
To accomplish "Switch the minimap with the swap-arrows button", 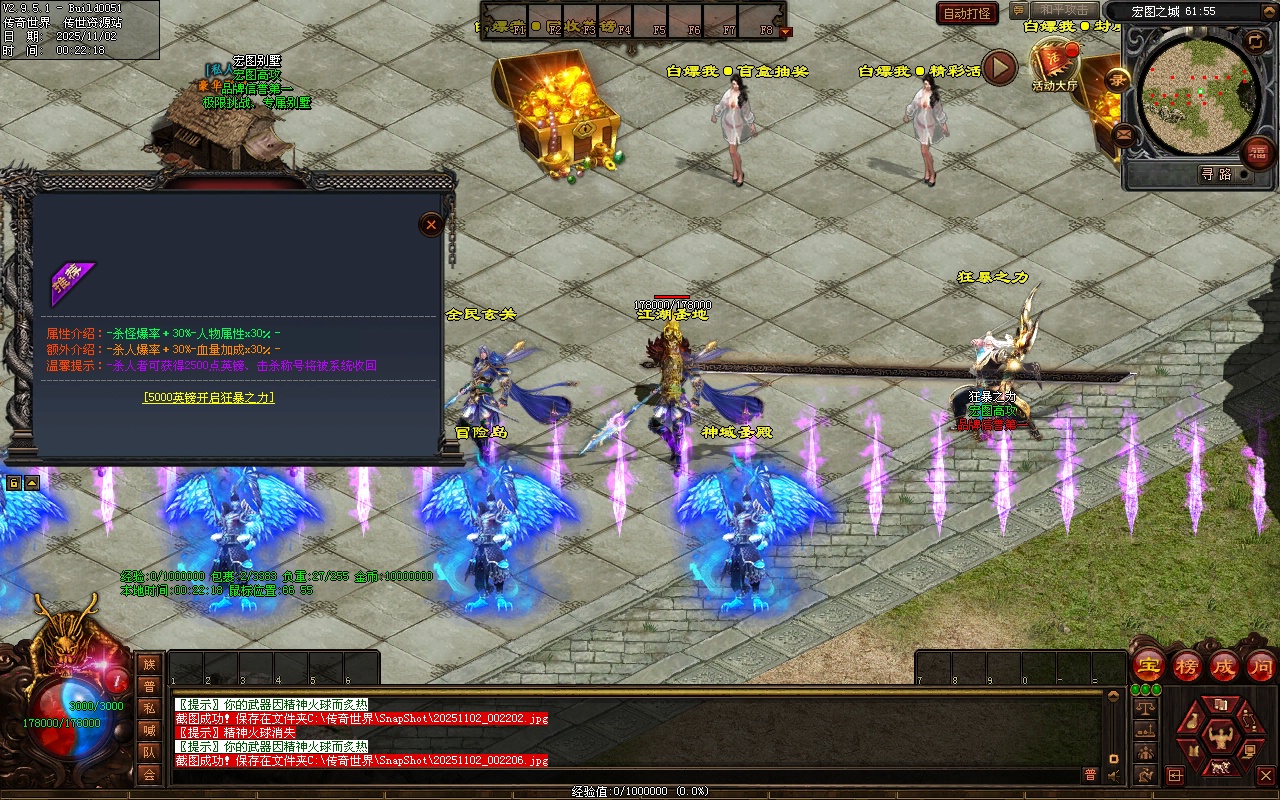I will (1255, 41).
